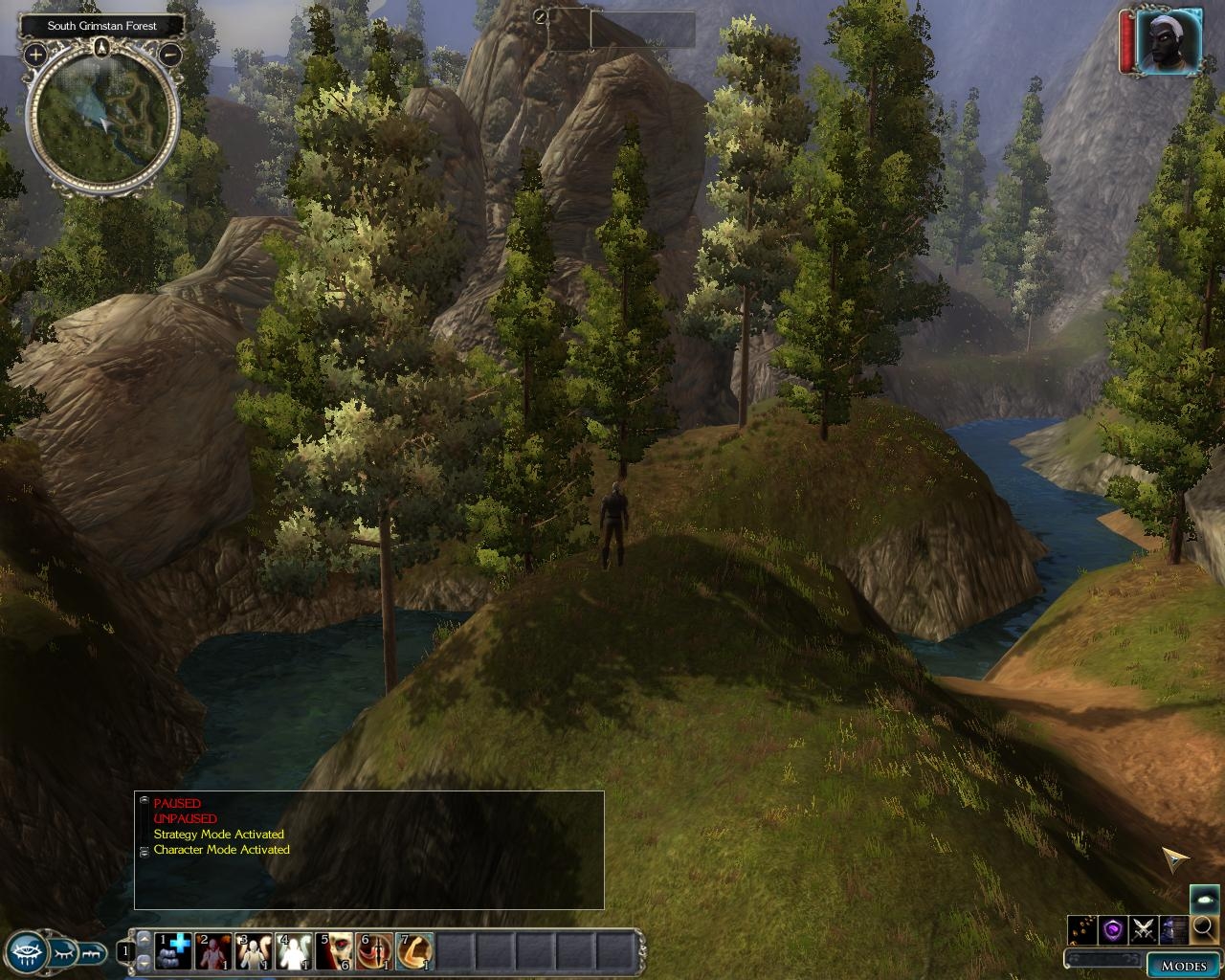
Task: Switch hotbar page down
Action: (x=145, y=962)
